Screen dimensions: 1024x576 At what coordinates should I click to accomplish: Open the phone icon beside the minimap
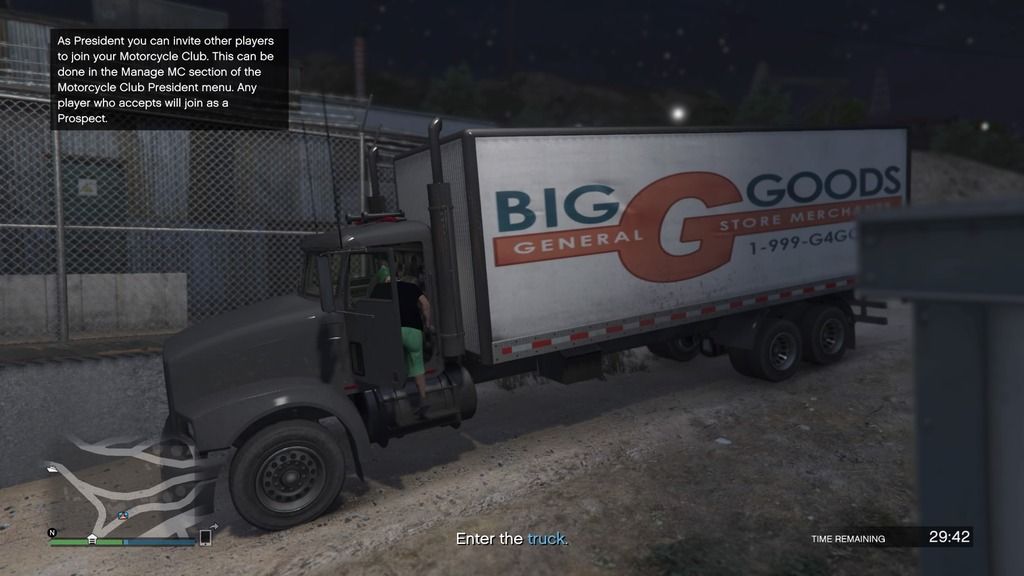point(205,537)
